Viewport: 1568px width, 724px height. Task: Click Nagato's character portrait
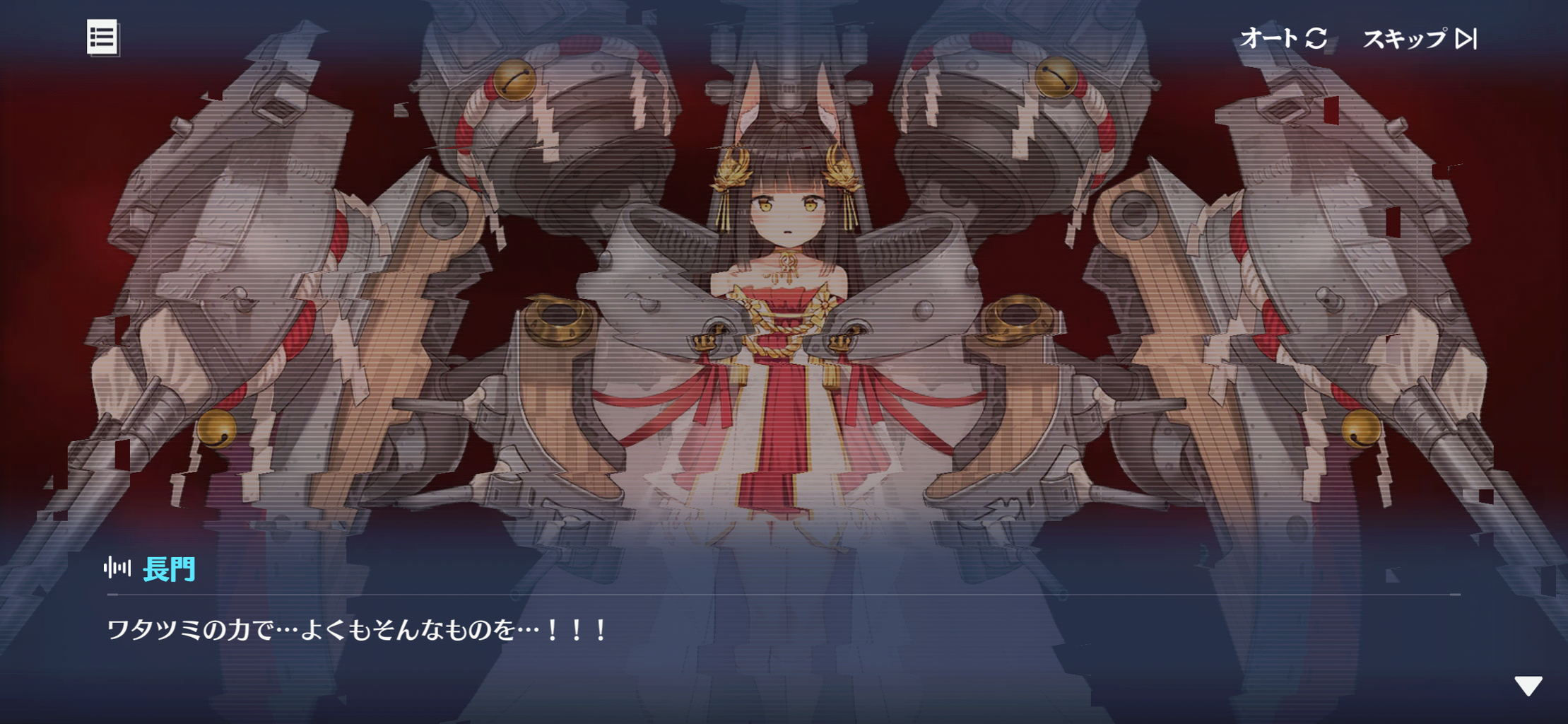point(784,283)
